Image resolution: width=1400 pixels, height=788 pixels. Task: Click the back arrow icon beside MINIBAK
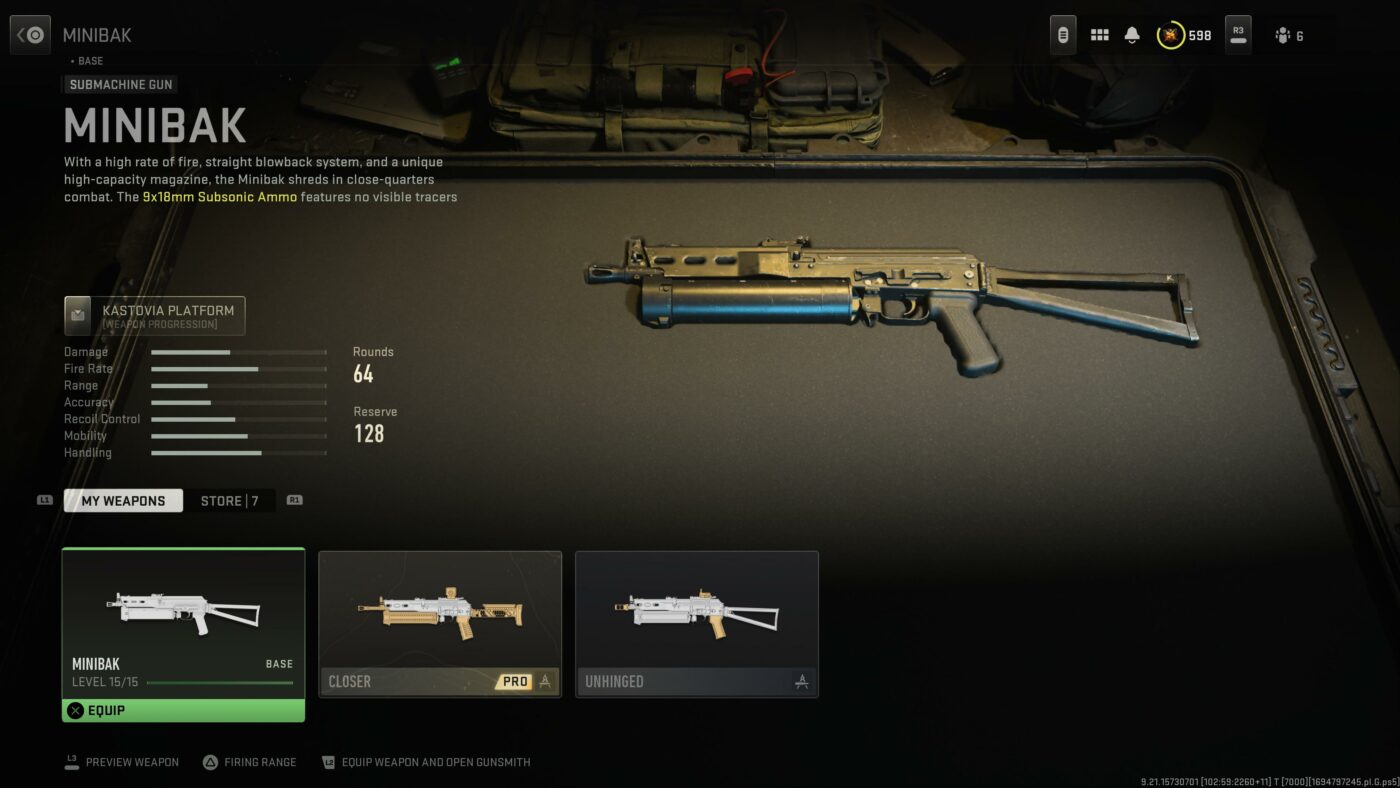tap(29, 34)
